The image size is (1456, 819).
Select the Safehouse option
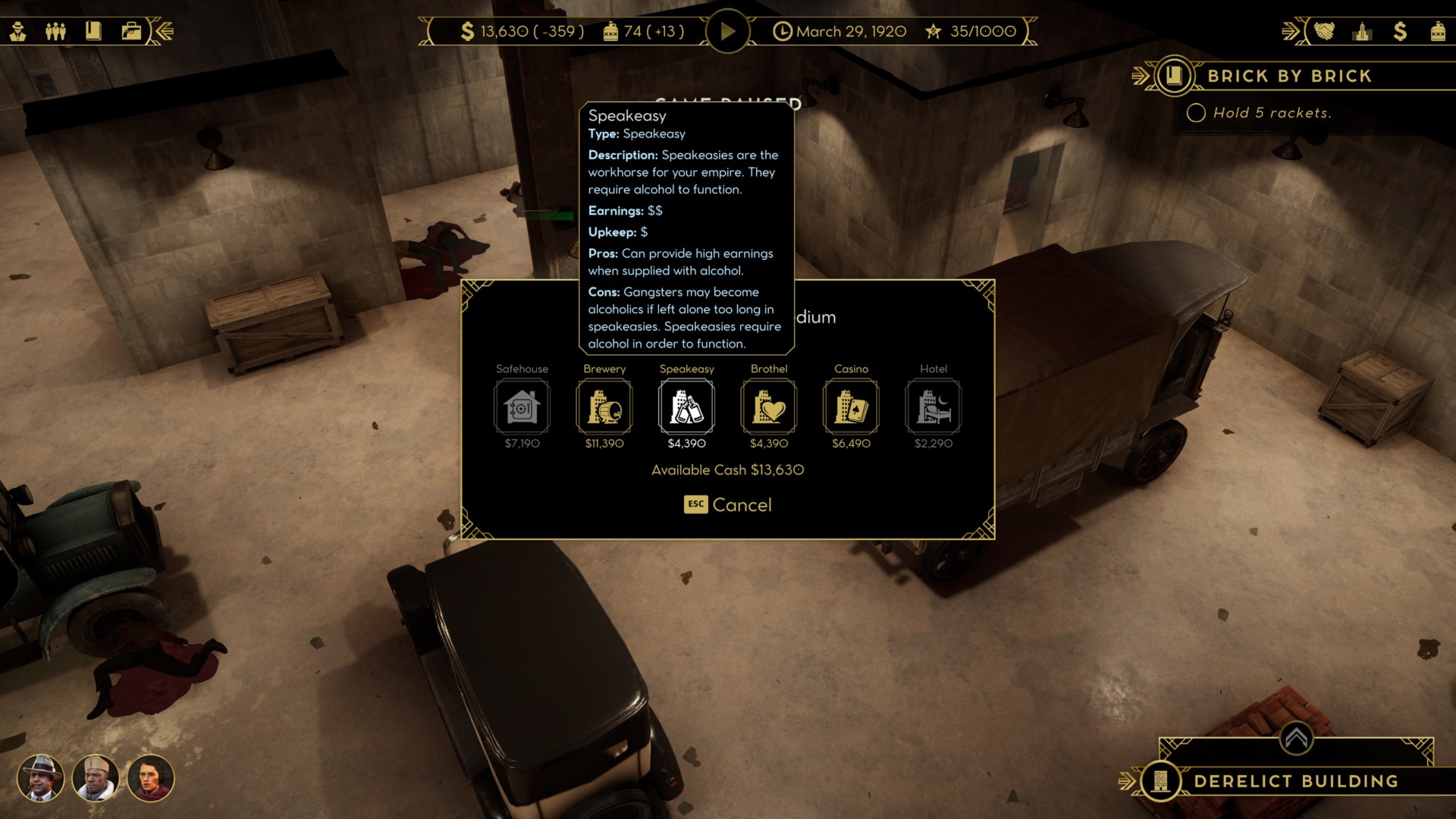click(x=522, y=407)
